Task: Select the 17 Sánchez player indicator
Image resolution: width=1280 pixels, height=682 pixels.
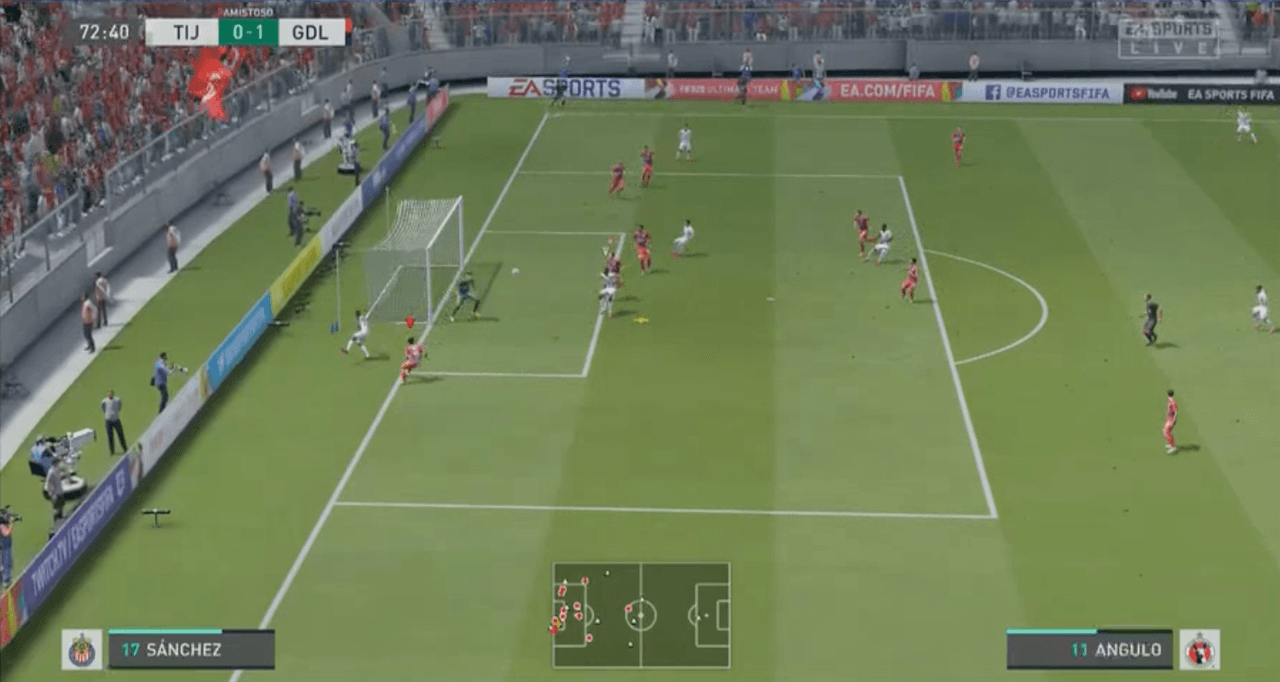Action: [191, 649]
